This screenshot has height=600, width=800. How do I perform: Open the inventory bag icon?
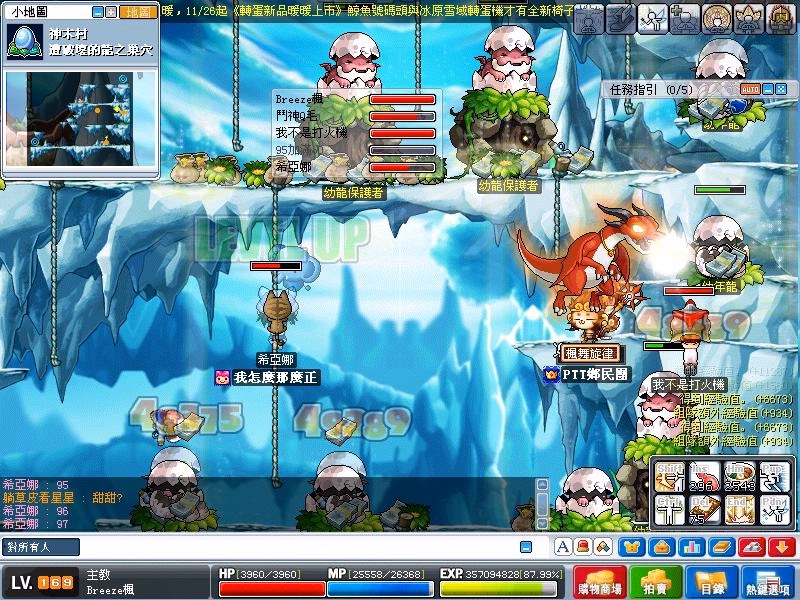tap(660, 546)
